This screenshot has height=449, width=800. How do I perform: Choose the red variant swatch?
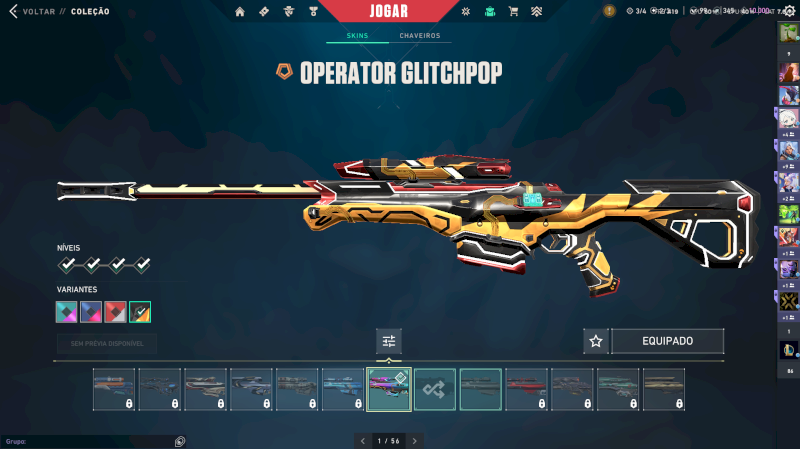[116, 312]
